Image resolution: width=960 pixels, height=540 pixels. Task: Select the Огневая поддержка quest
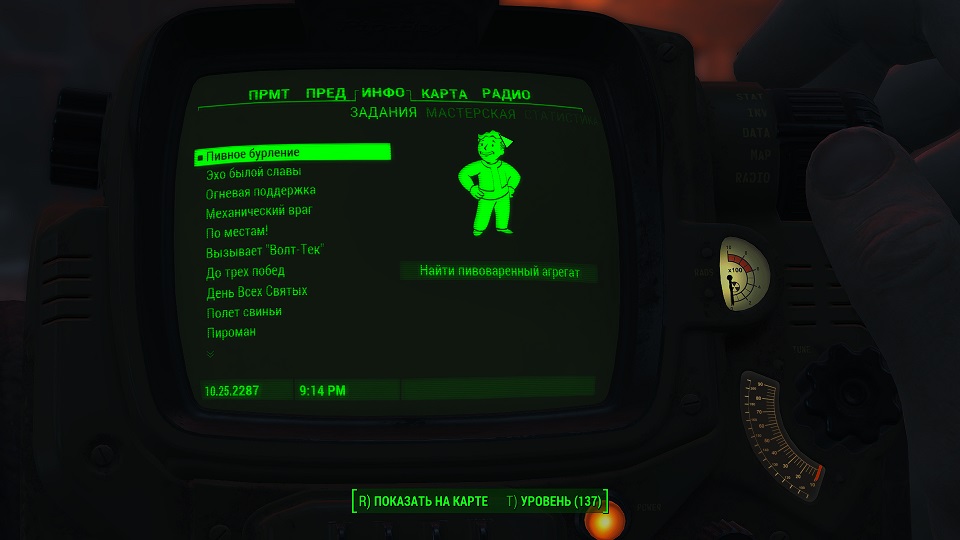coord(260,191)
